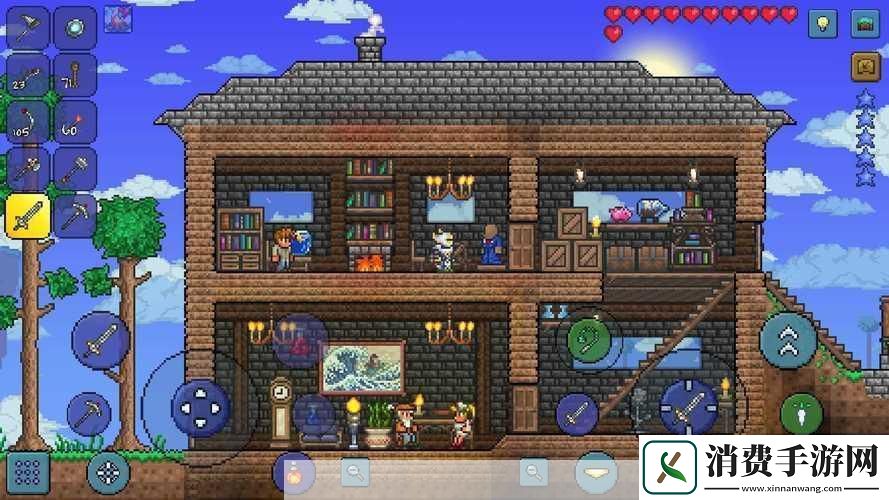Choose the torch slot with 71

pyautogui.click(x=75, y=73)
